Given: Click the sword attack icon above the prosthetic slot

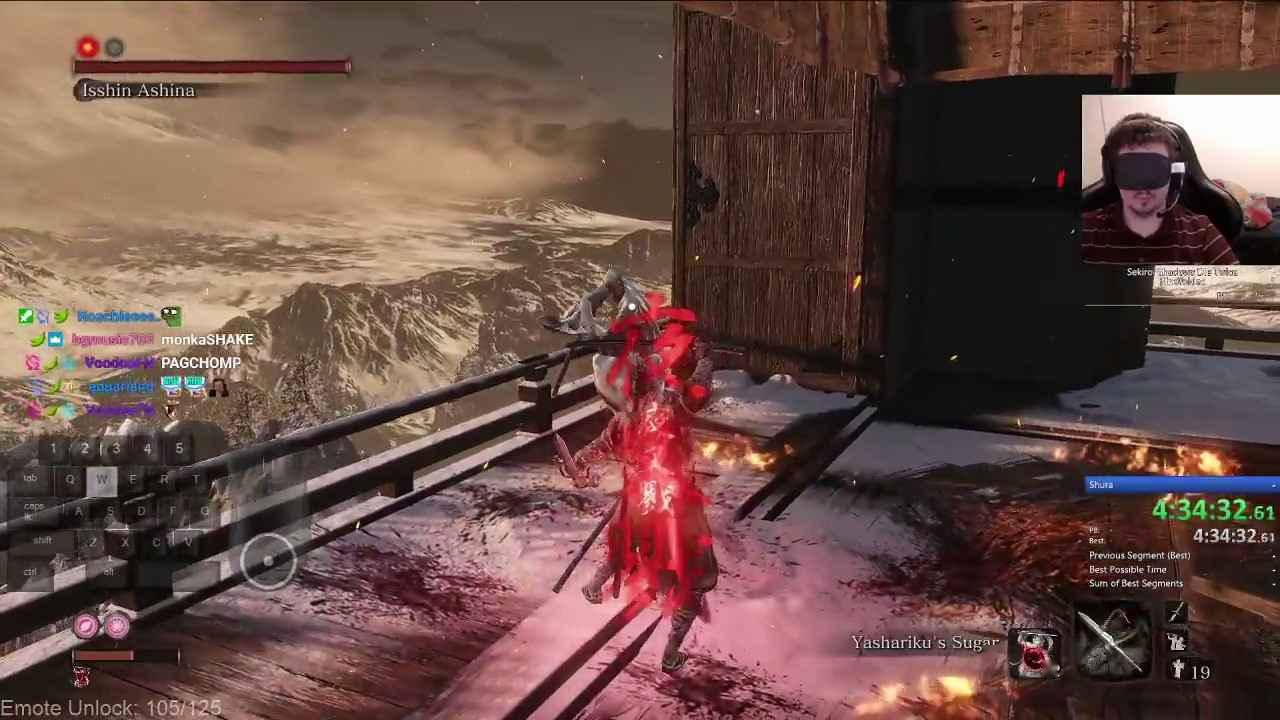Looking at the screenshot, I should pyautogui.click(x=1176, y=612).
